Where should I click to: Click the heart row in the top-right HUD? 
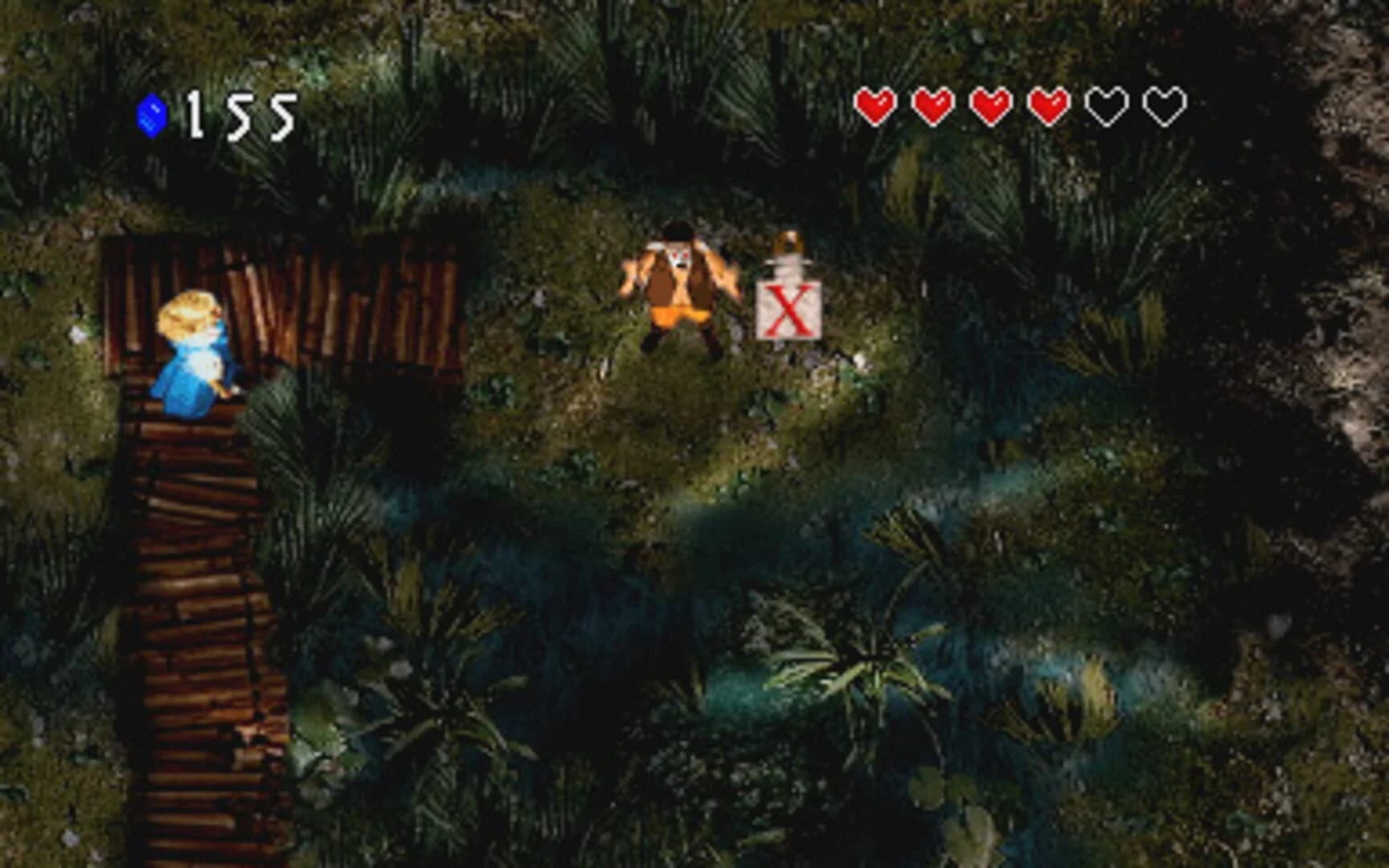pos(1021,104)
